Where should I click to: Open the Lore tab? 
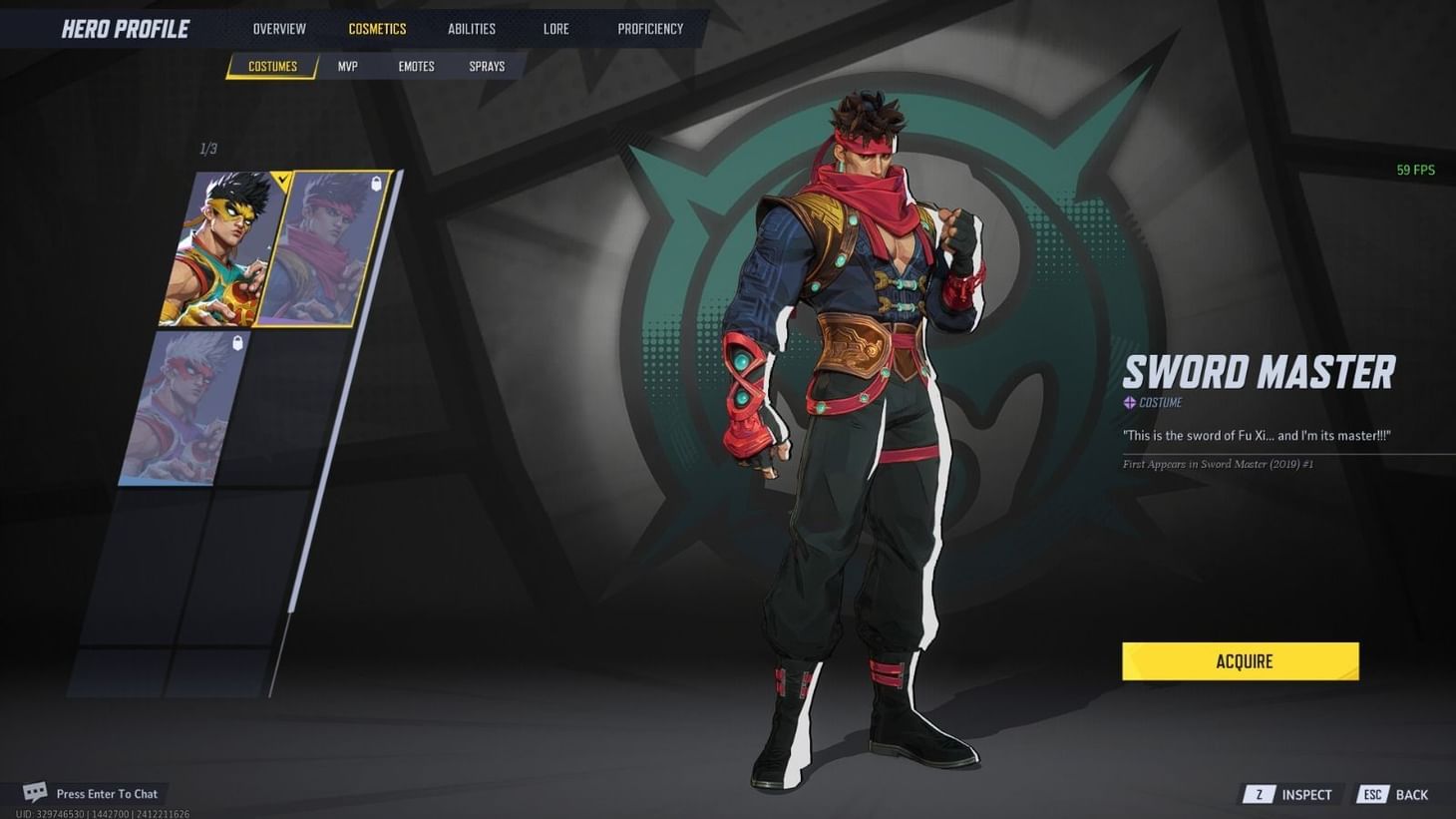pos(555,28)
